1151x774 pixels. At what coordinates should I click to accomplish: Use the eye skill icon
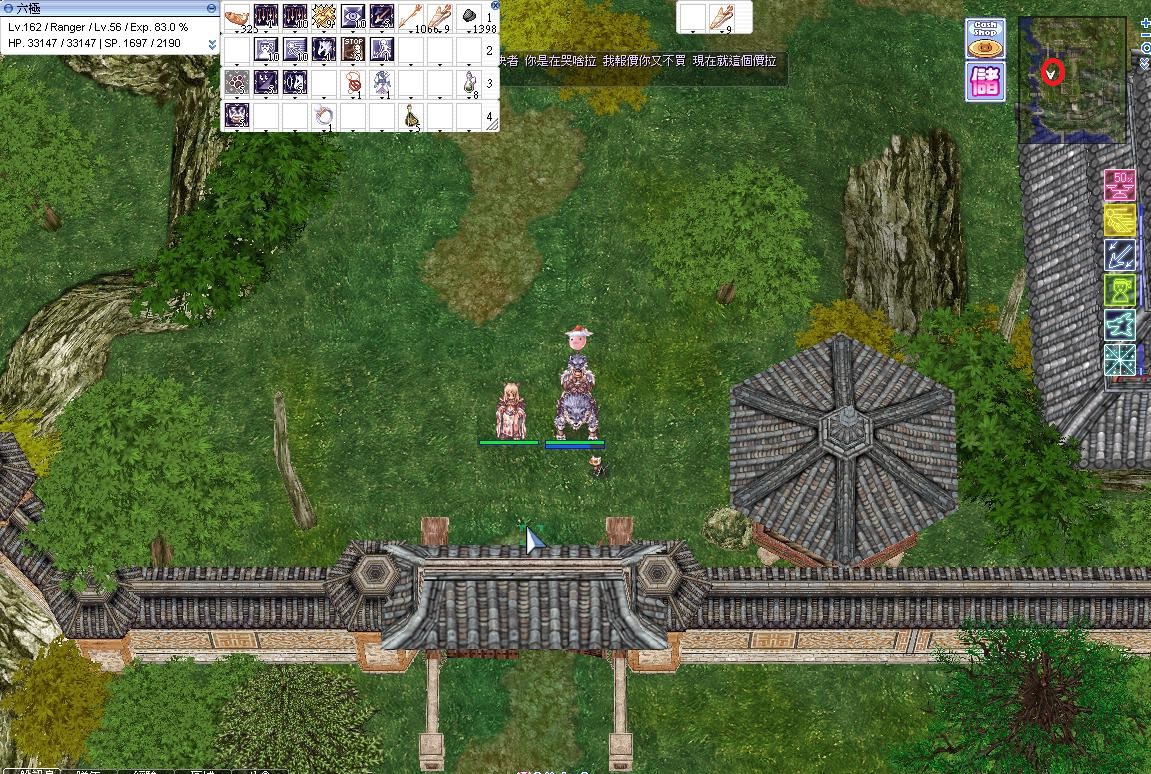tap(353, 17)
